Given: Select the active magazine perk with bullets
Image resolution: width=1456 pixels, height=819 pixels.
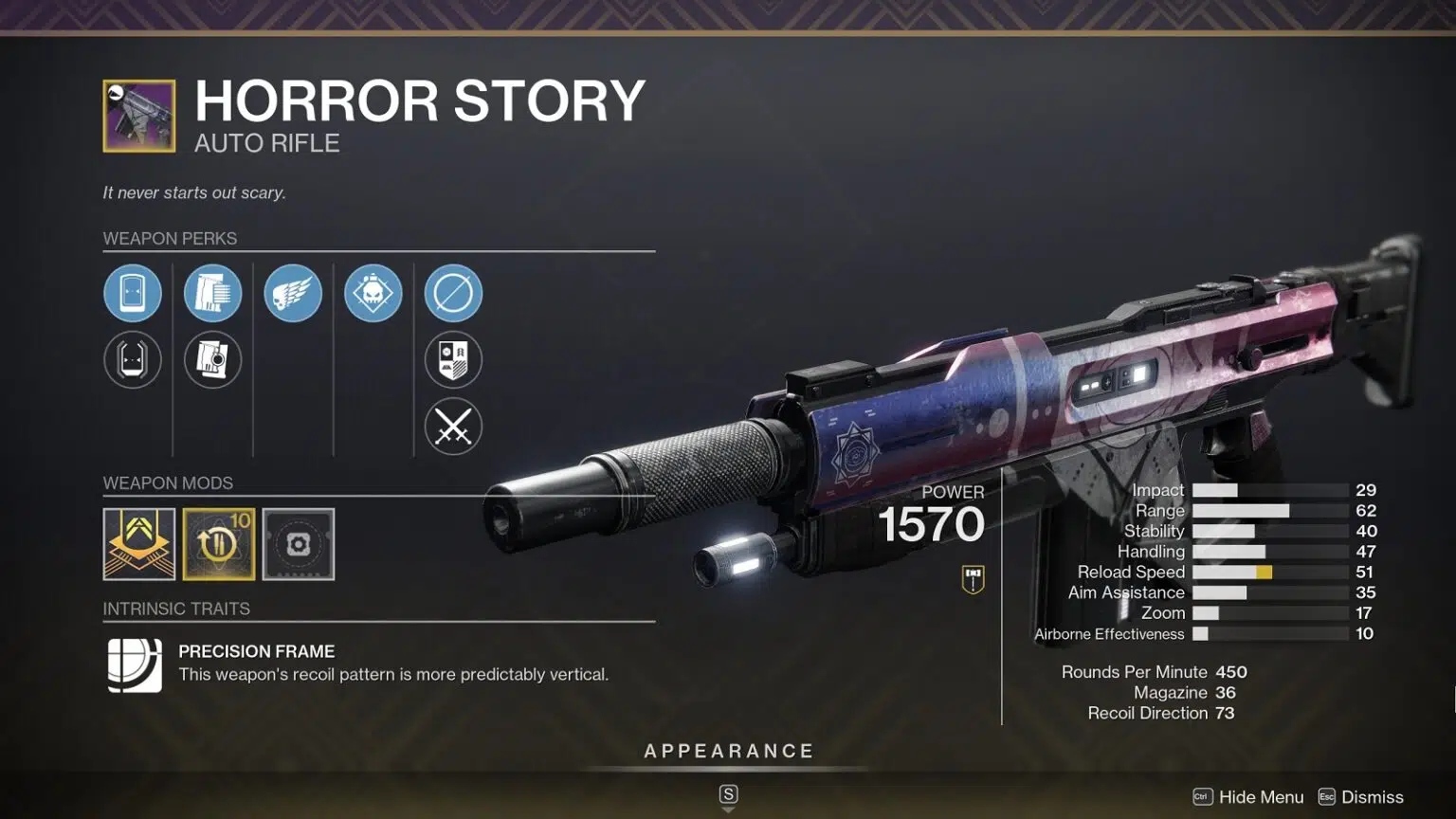Looking at the screenshot, I should pyautogui.click(x=212, y=293).
